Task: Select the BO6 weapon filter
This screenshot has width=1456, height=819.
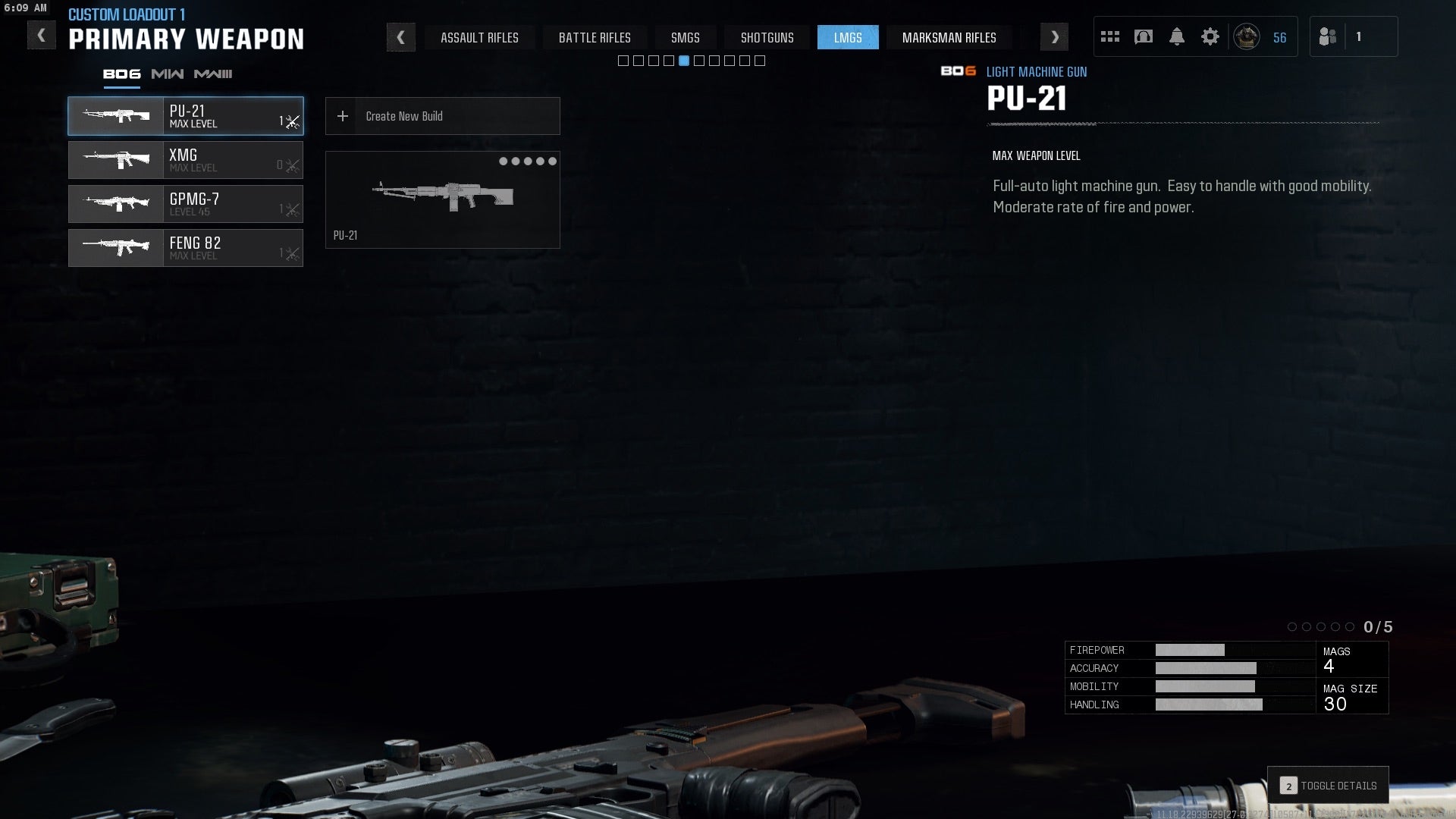Action: [x=121, y=74]
